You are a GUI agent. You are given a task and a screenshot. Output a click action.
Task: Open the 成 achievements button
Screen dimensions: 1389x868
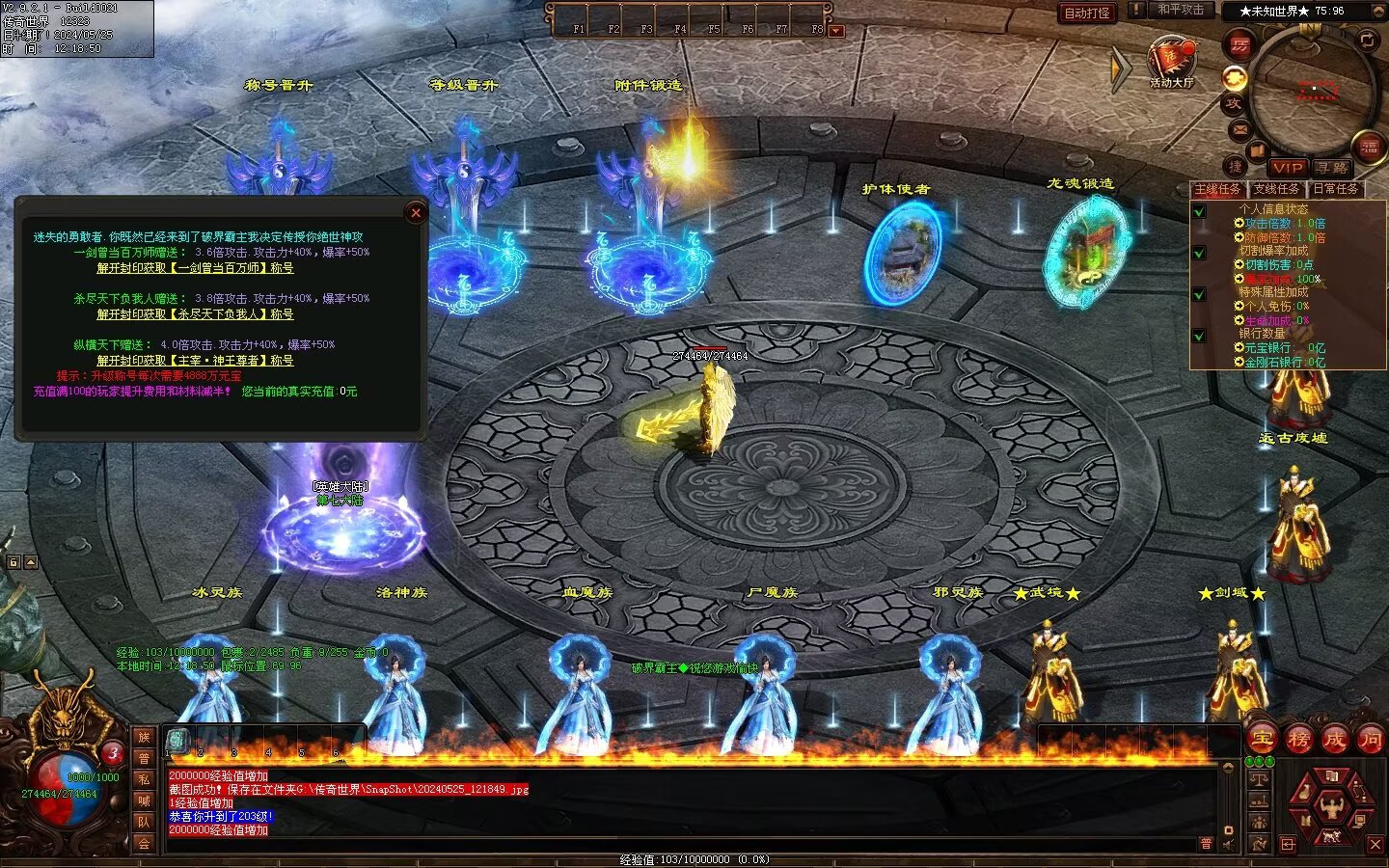coord(1334,740)
